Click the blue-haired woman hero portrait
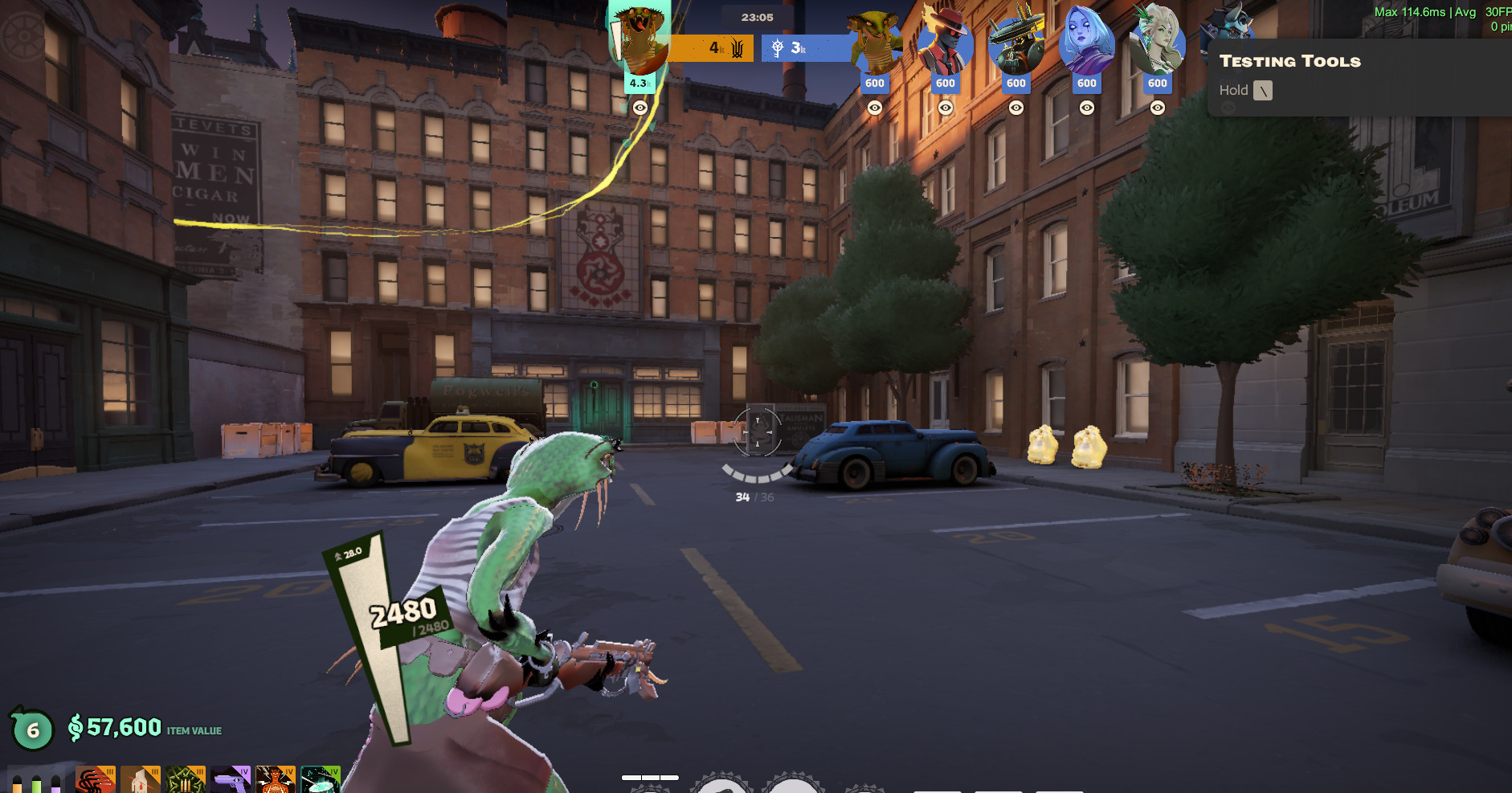 (1086, 43)
